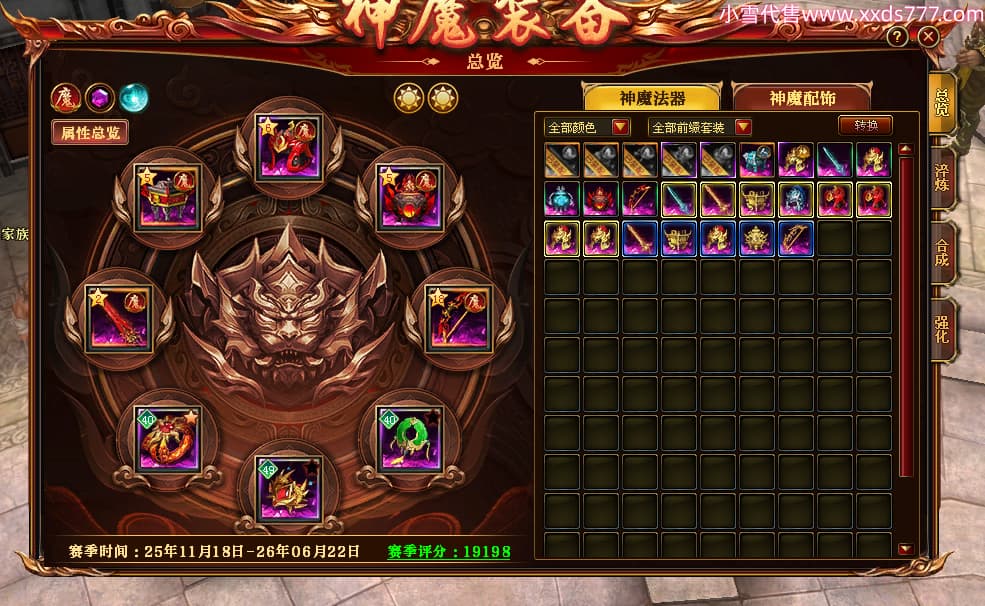985x606 pixels.
Task: Select the 强化 side tab
Action: [x=941, y=330]
